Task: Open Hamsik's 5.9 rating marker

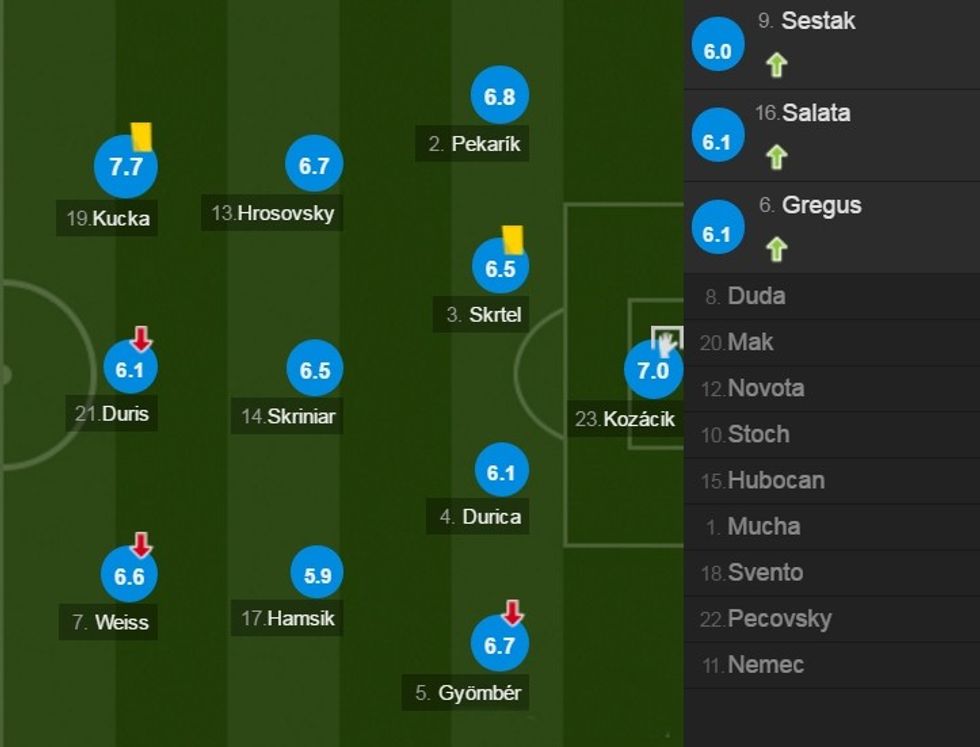Action: coord(317,574)
